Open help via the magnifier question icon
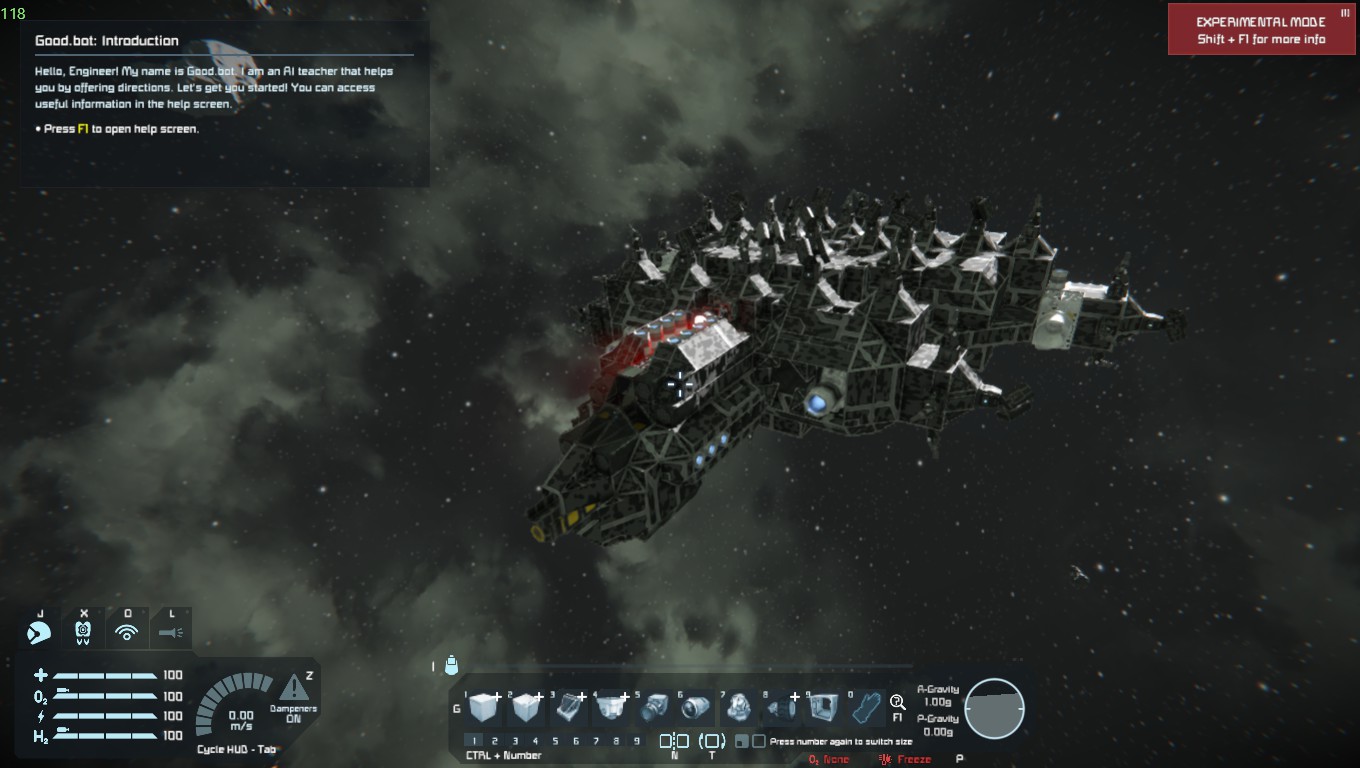This screenshot has width=1360, height=768. click(x=897, y=703)
